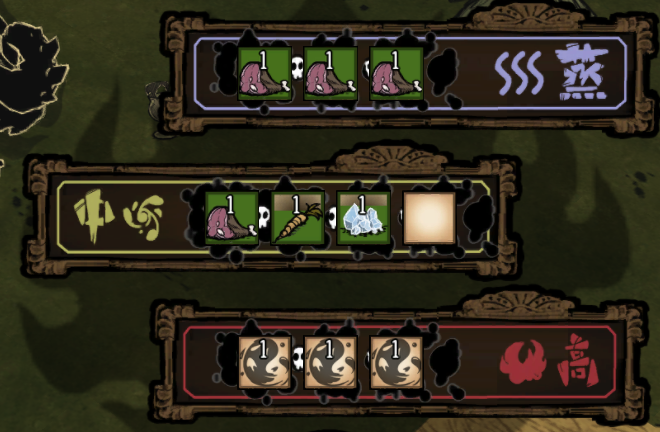
Task: Select the carrot ingredient slot
Action: (297, 217)
